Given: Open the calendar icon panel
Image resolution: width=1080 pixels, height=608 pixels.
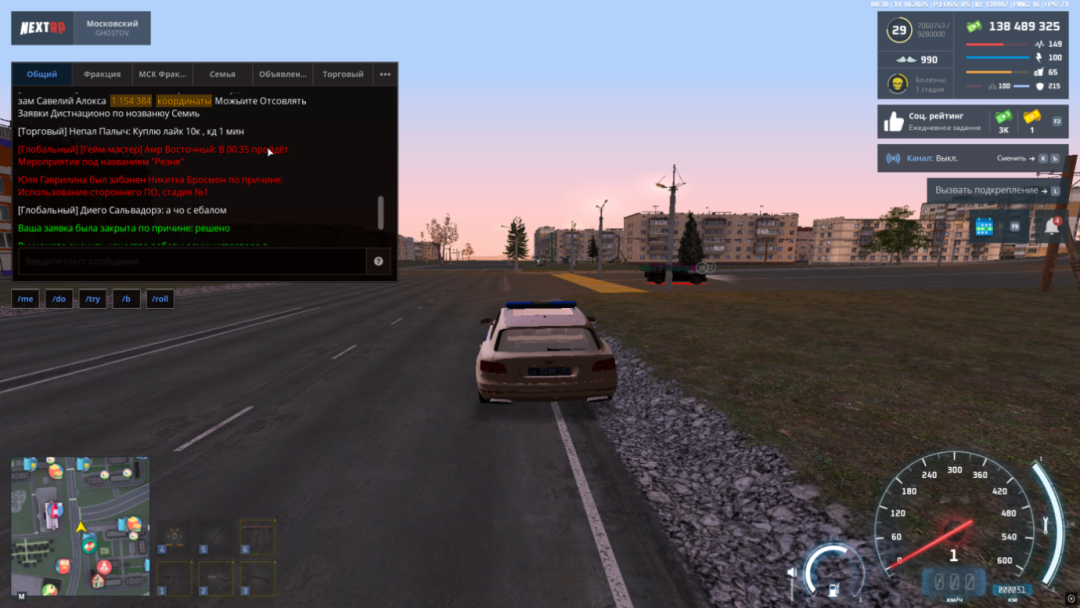Looking at the screenshot, I should [x=983, y=227].
